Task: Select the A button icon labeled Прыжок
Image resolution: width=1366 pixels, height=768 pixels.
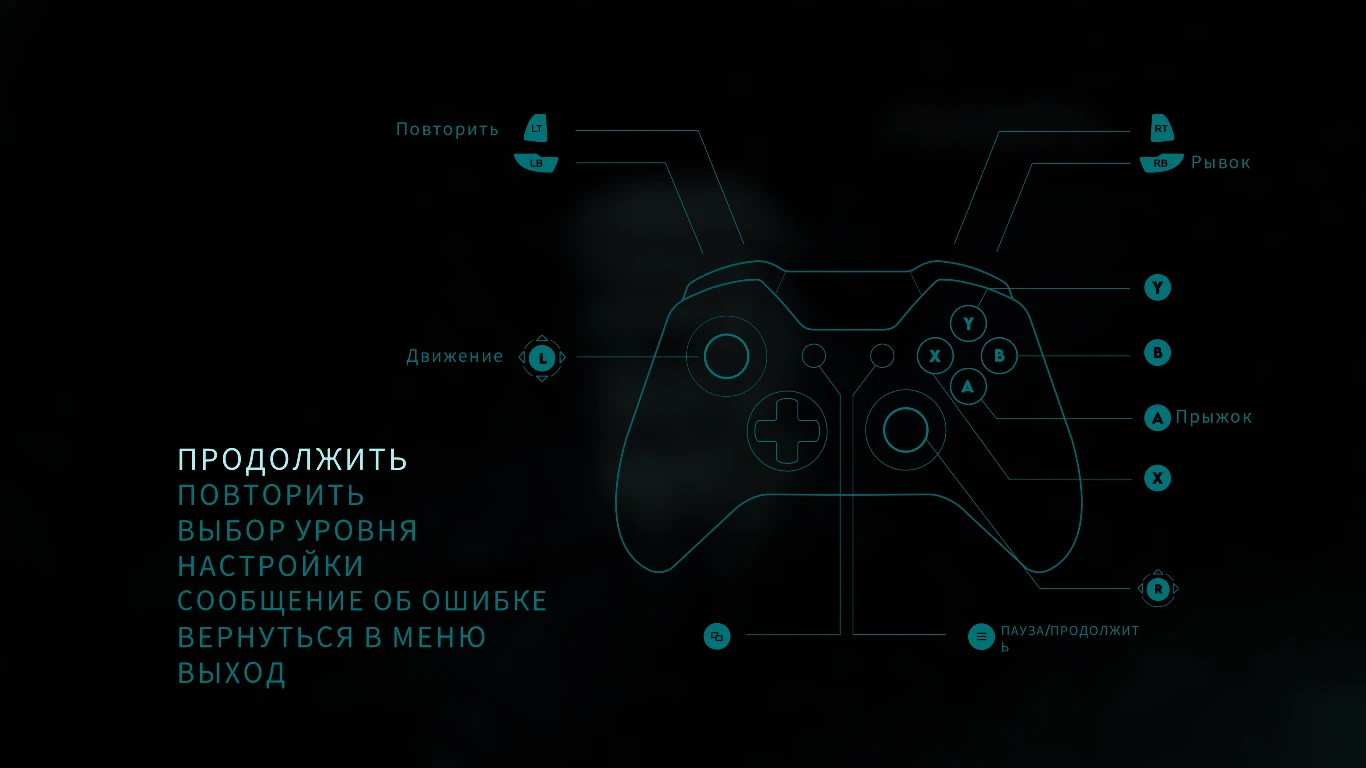Action: coord(1157,418)
